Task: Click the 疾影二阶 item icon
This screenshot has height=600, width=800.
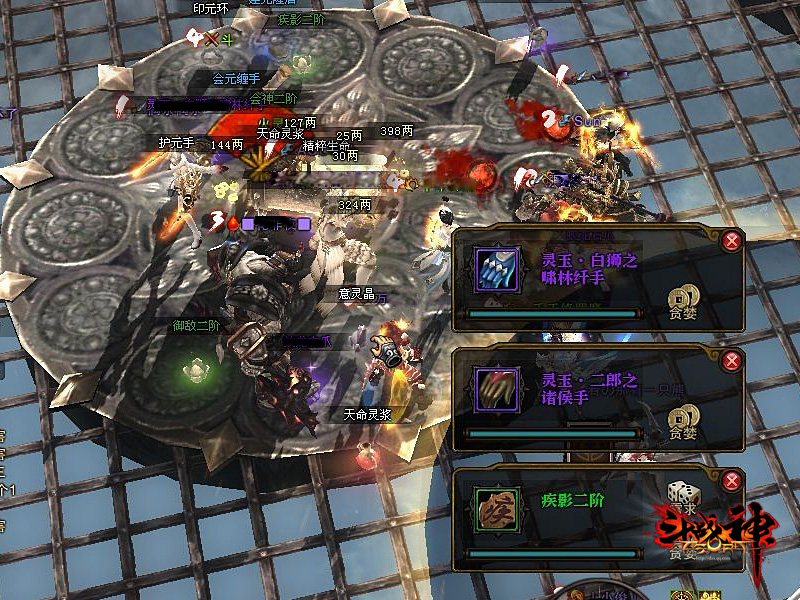Action: point(496,509)
